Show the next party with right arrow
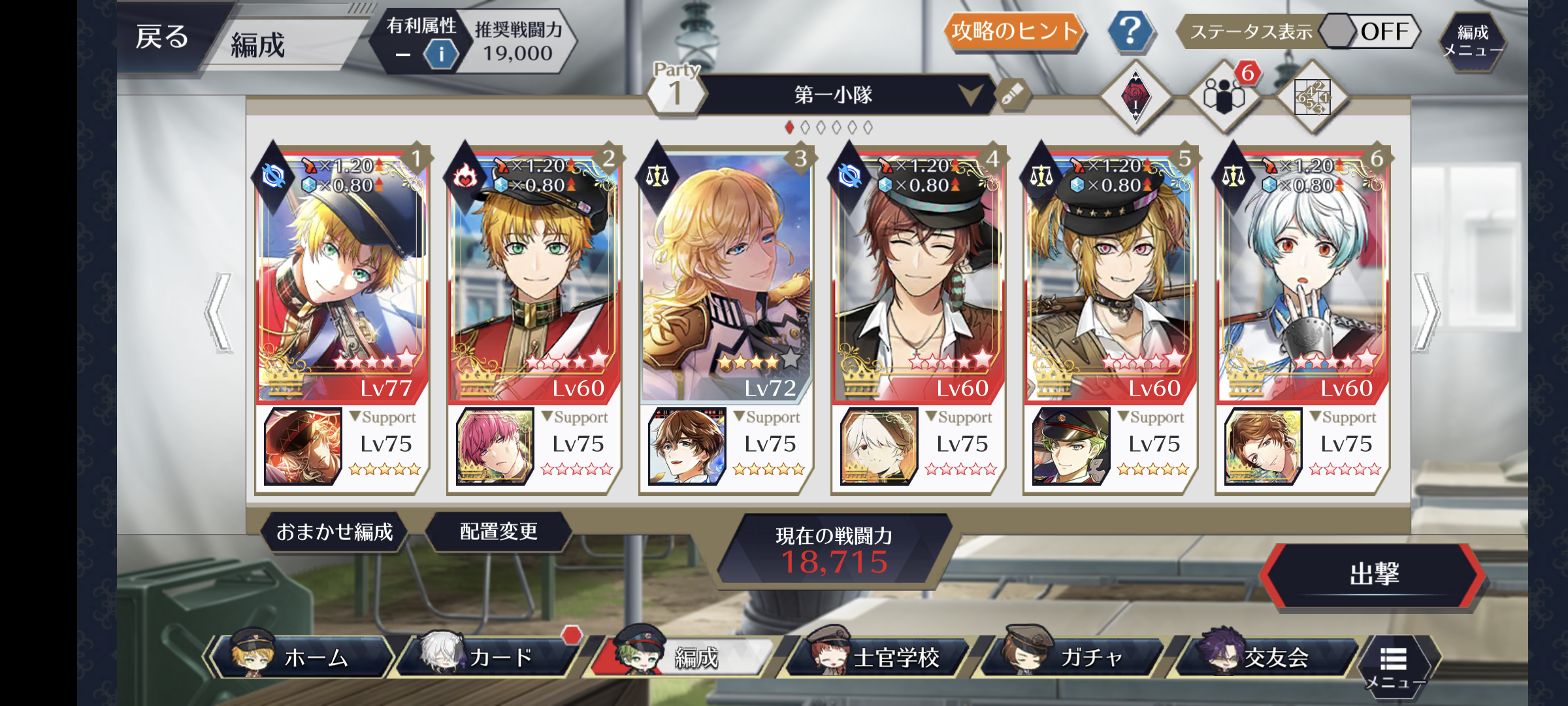This screenshot has height=706, width=1568. [1426, 314]
